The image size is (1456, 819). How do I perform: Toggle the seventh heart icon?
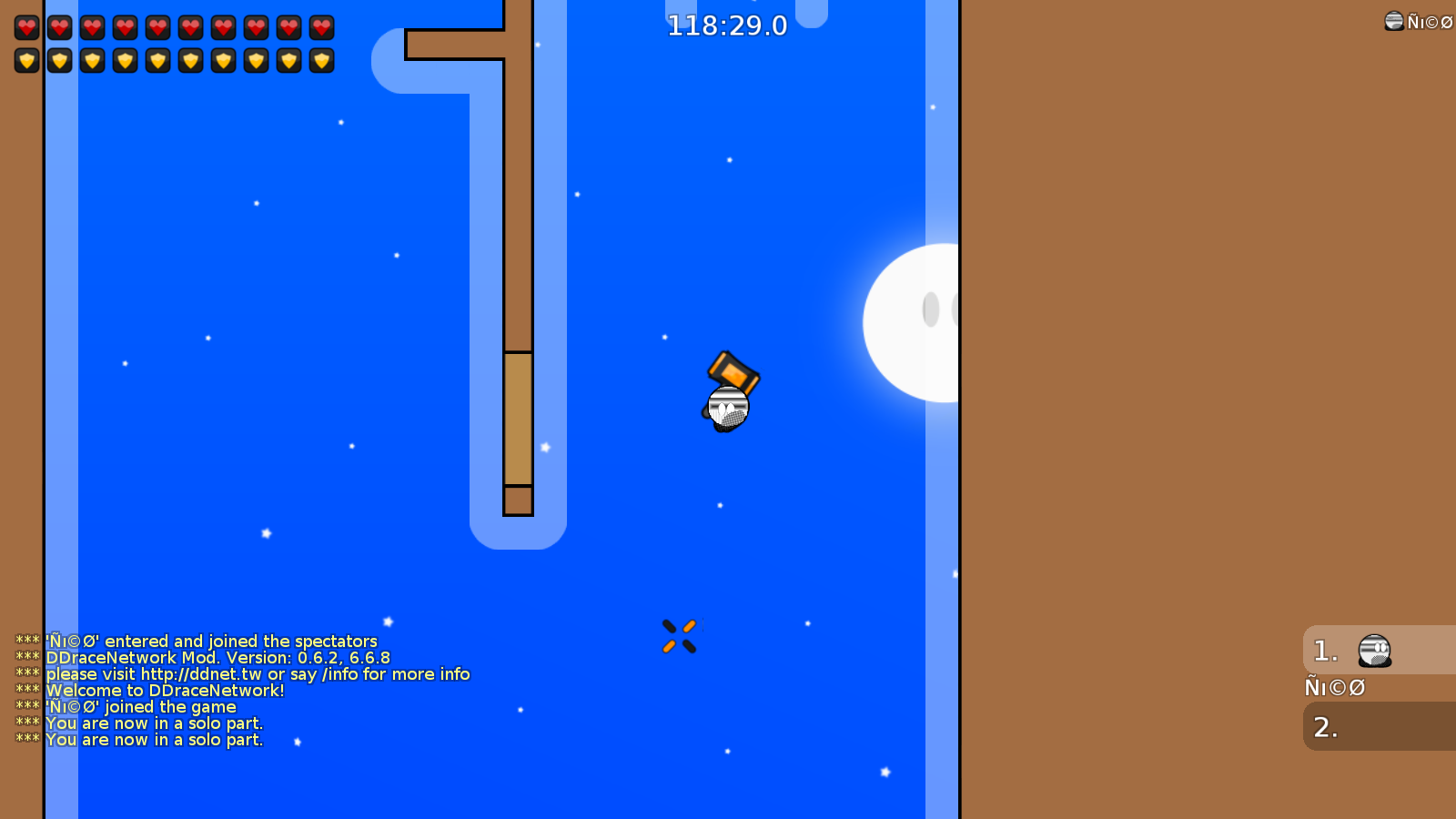coord(224,27)
